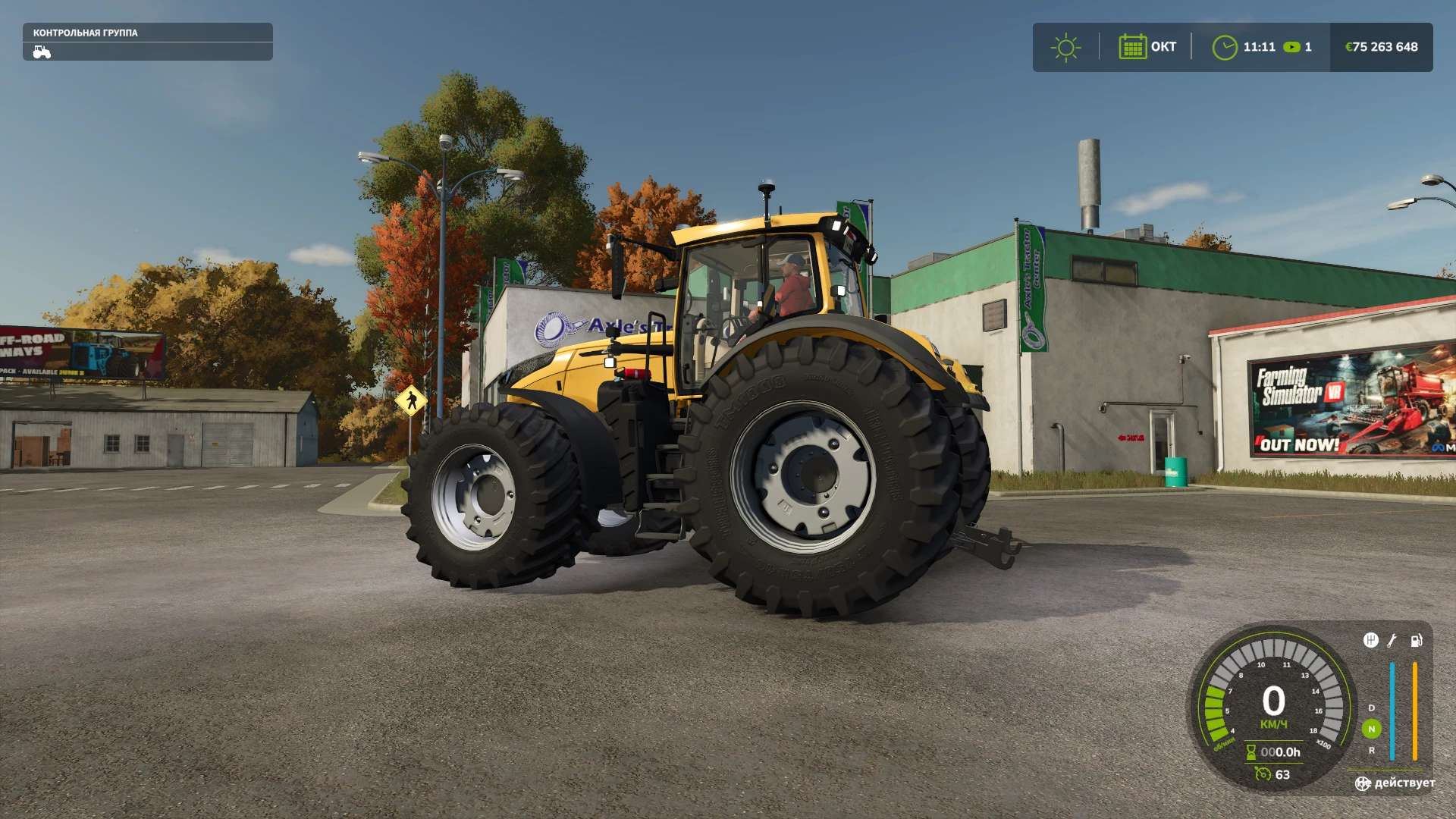Select the green N gear indicator
Screen dimensions: 1456x819
coord(1371,729)
